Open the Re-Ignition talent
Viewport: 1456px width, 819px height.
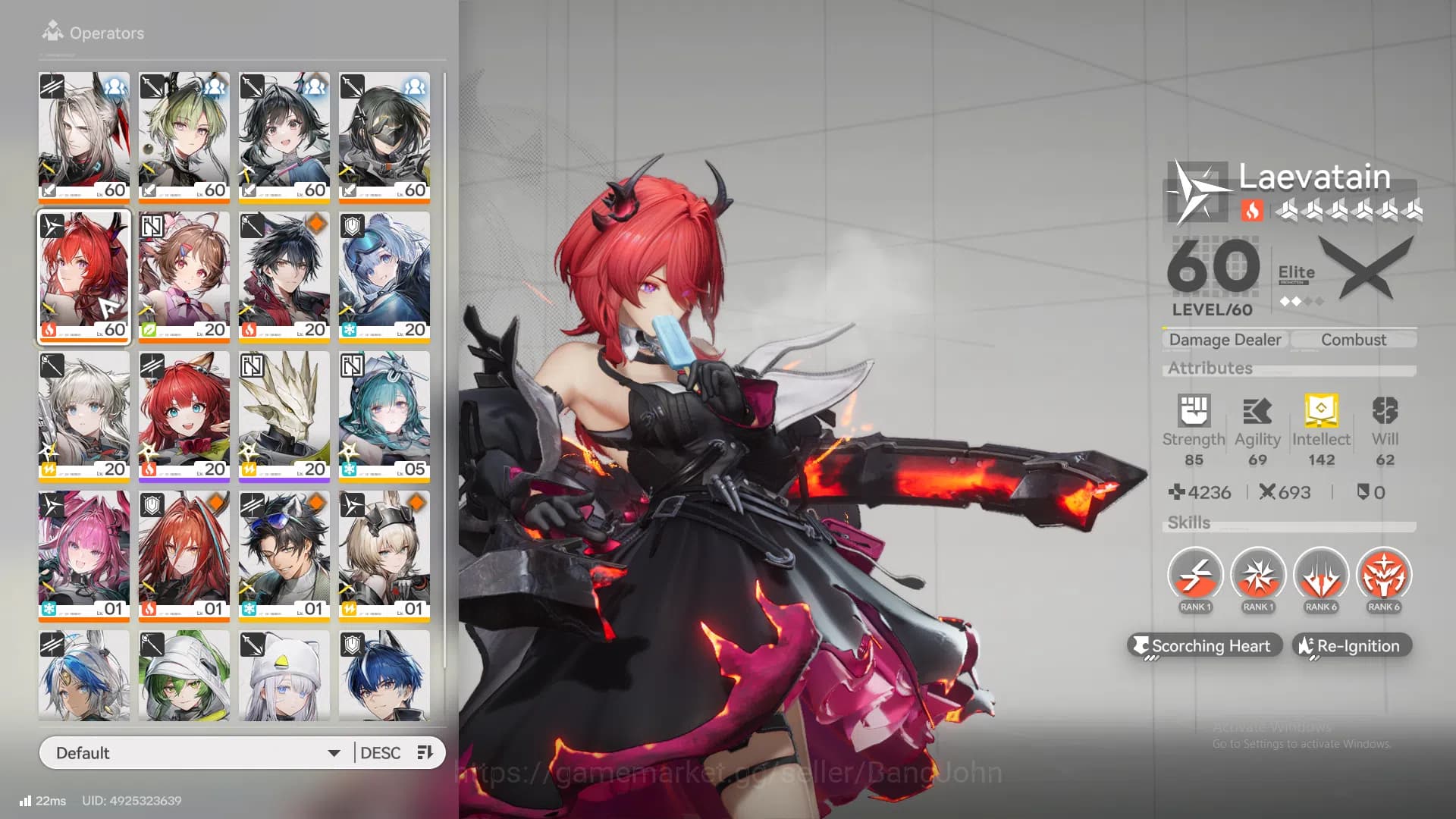point(1351,645)
